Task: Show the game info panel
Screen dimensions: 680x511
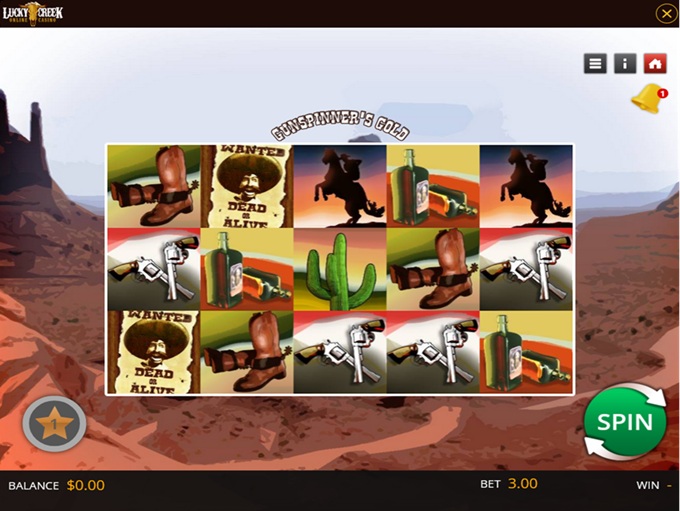Action: (625, 63)
